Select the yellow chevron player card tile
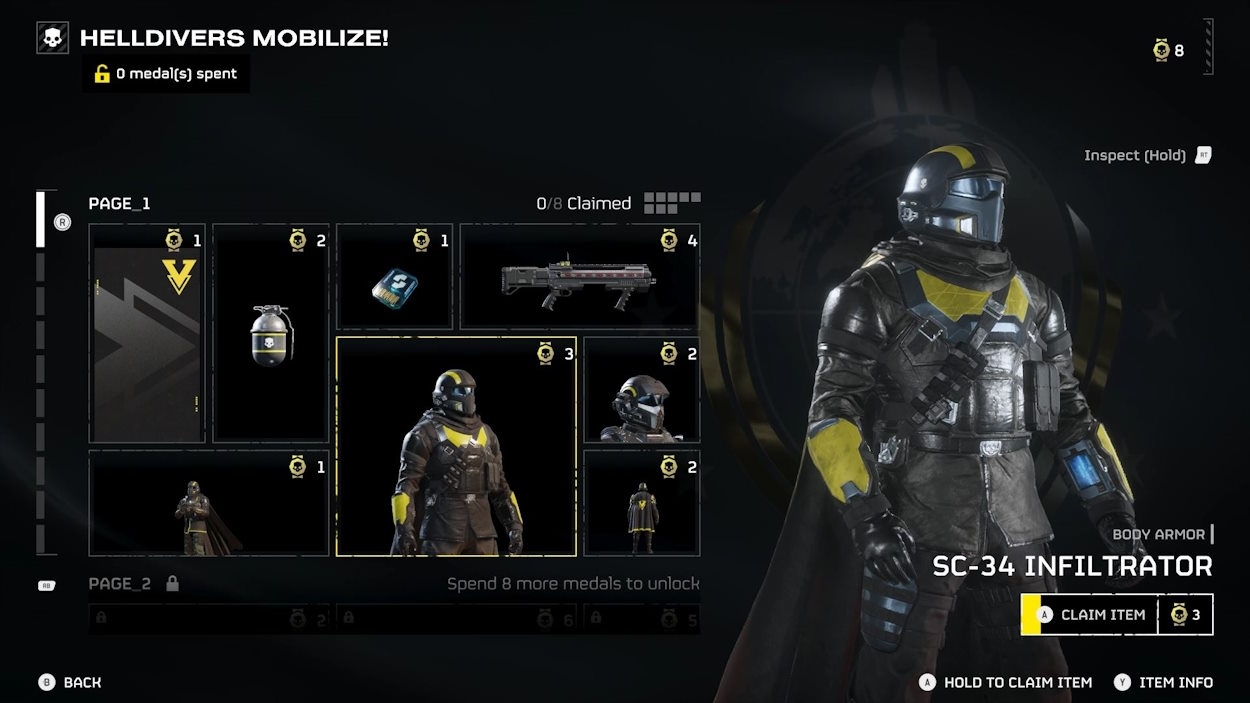Screen dimensions: 1250x703 click(147, 333)
